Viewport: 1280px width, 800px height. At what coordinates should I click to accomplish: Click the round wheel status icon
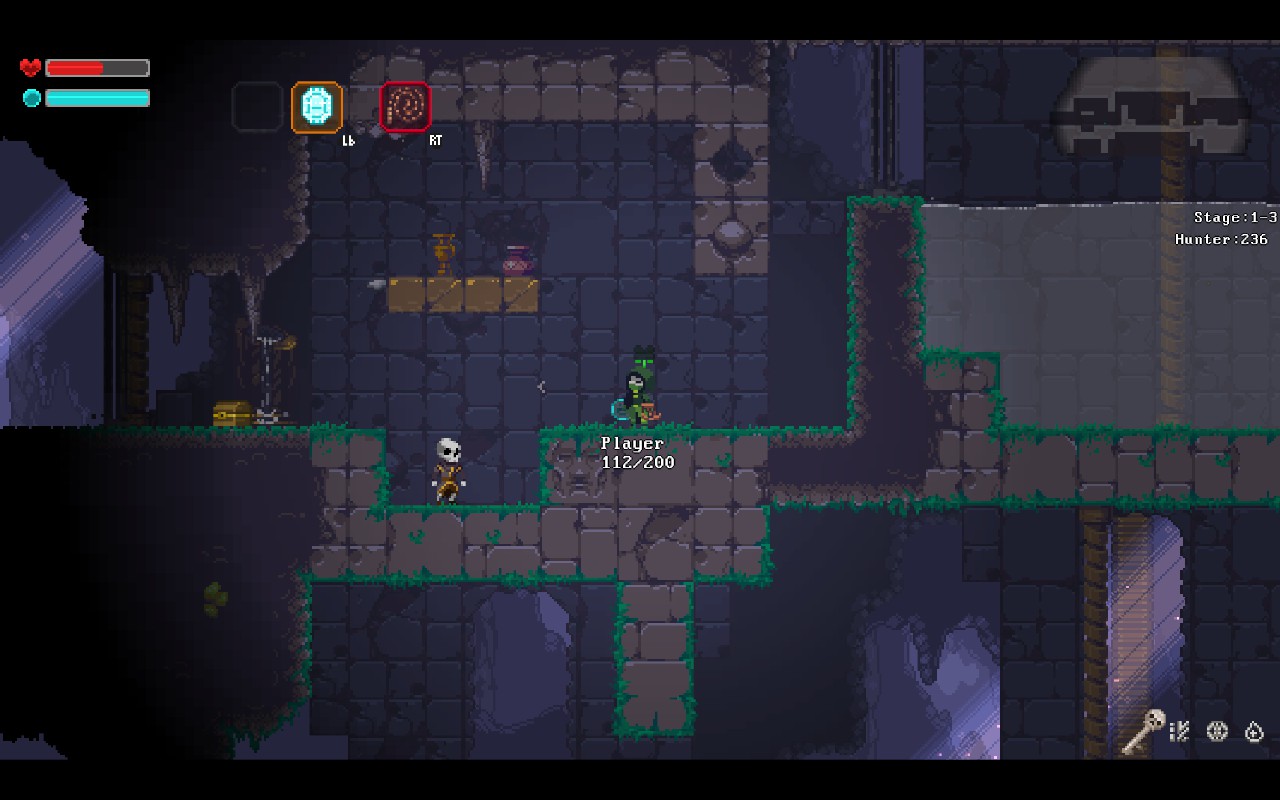tap(1217, 731)
